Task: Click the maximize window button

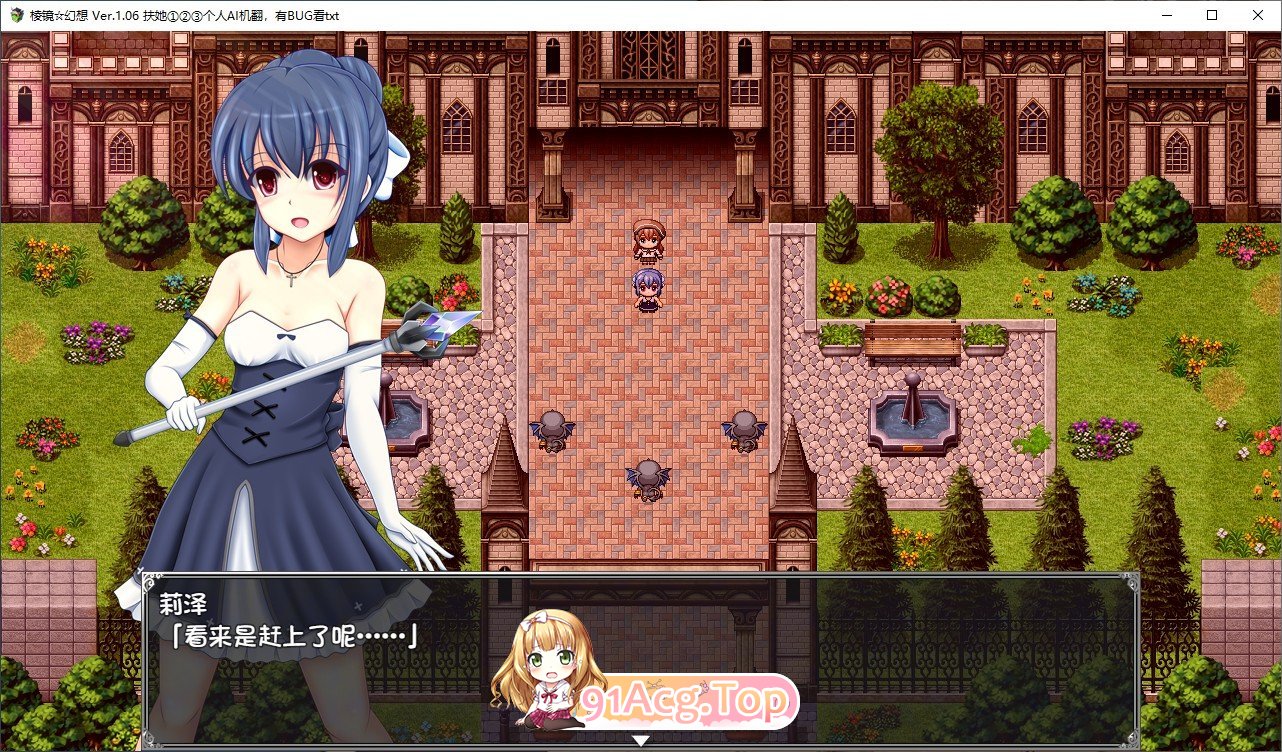Action: (1211, 15)
